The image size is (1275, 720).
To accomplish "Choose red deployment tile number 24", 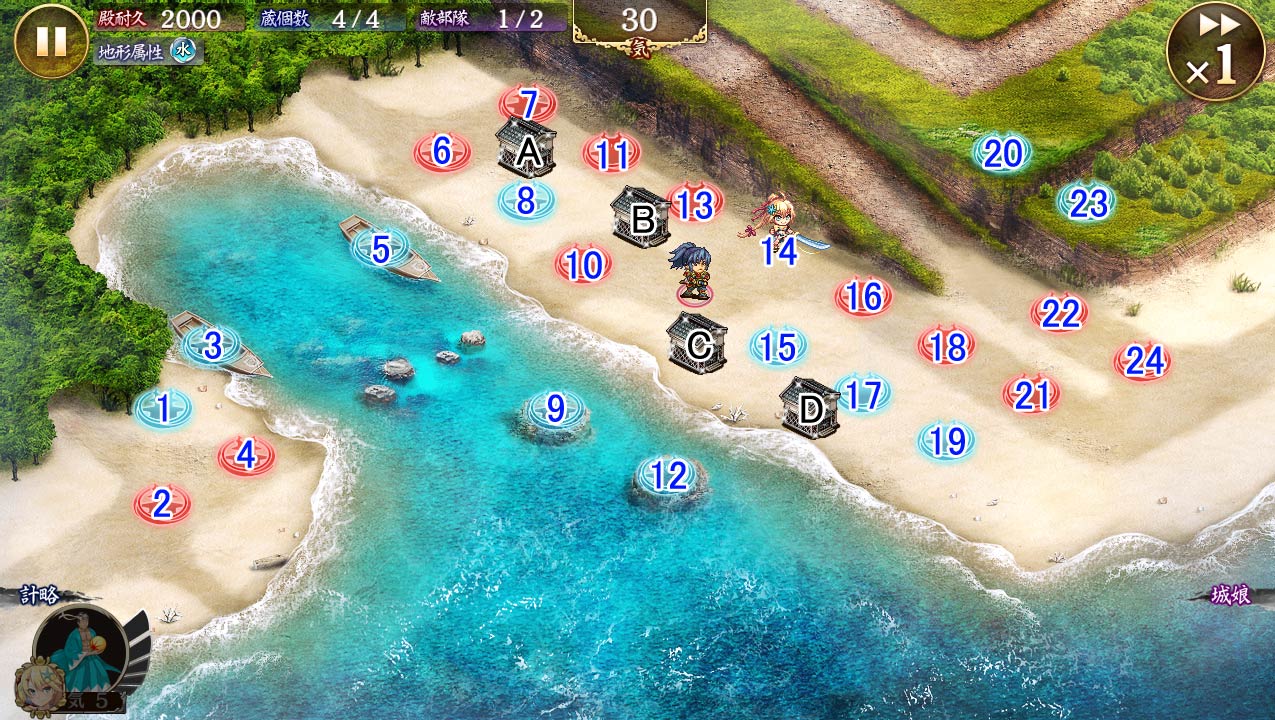I will coord(1143,361).
